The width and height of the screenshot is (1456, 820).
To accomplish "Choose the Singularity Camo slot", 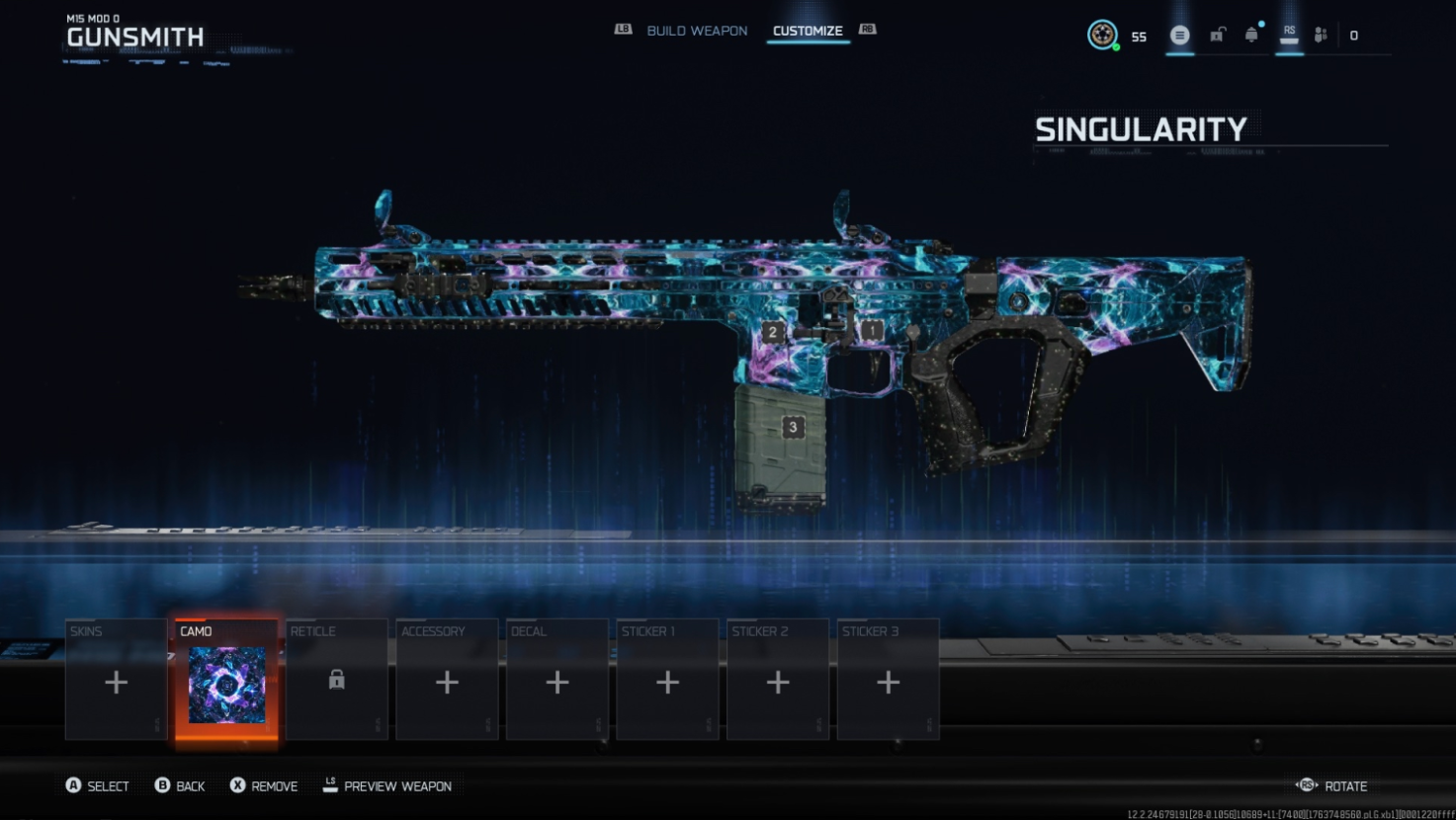I will 226,680.
